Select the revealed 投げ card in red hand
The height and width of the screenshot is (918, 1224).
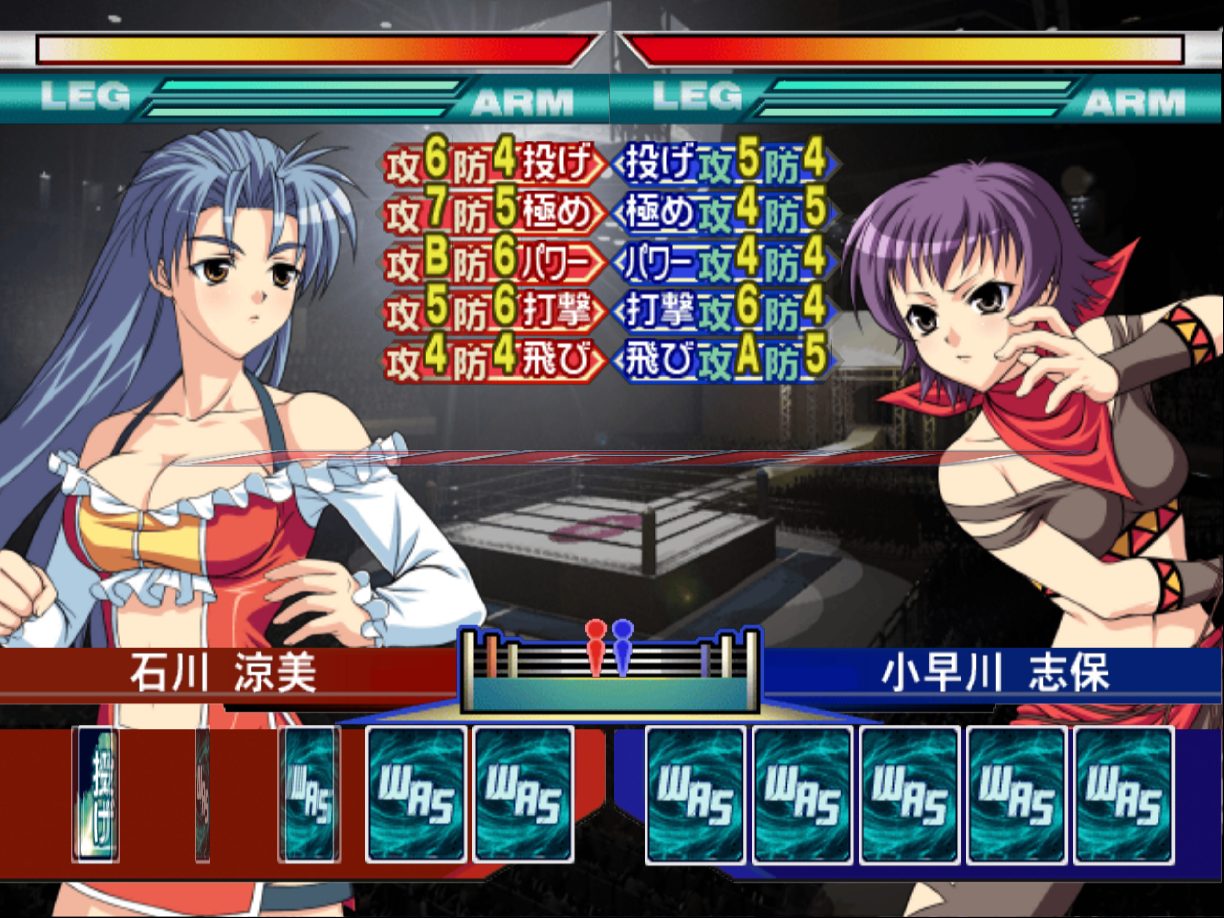coord(97,794)
